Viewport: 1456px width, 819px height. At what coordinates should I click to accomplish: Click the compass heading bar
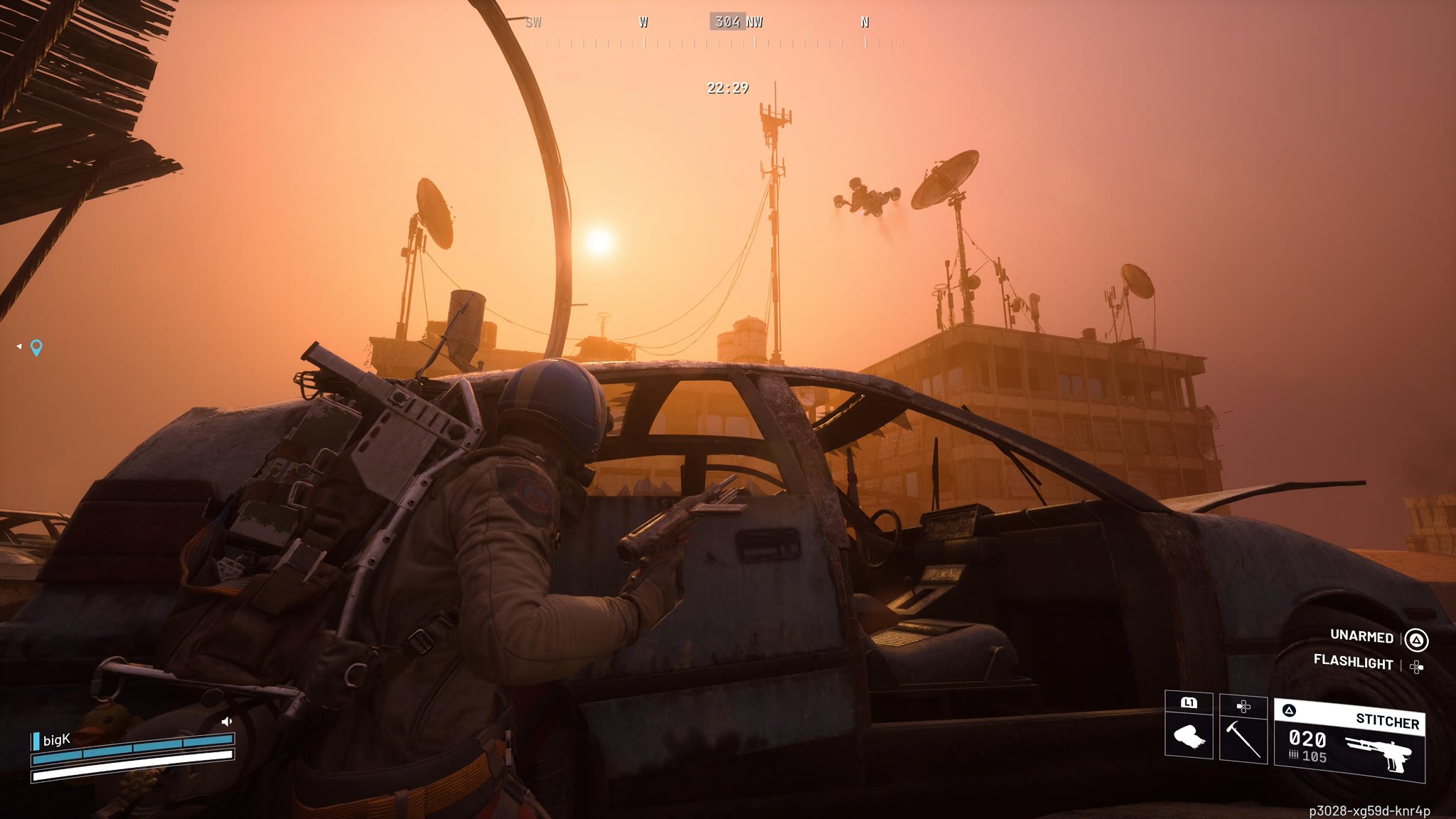point(729,32)
